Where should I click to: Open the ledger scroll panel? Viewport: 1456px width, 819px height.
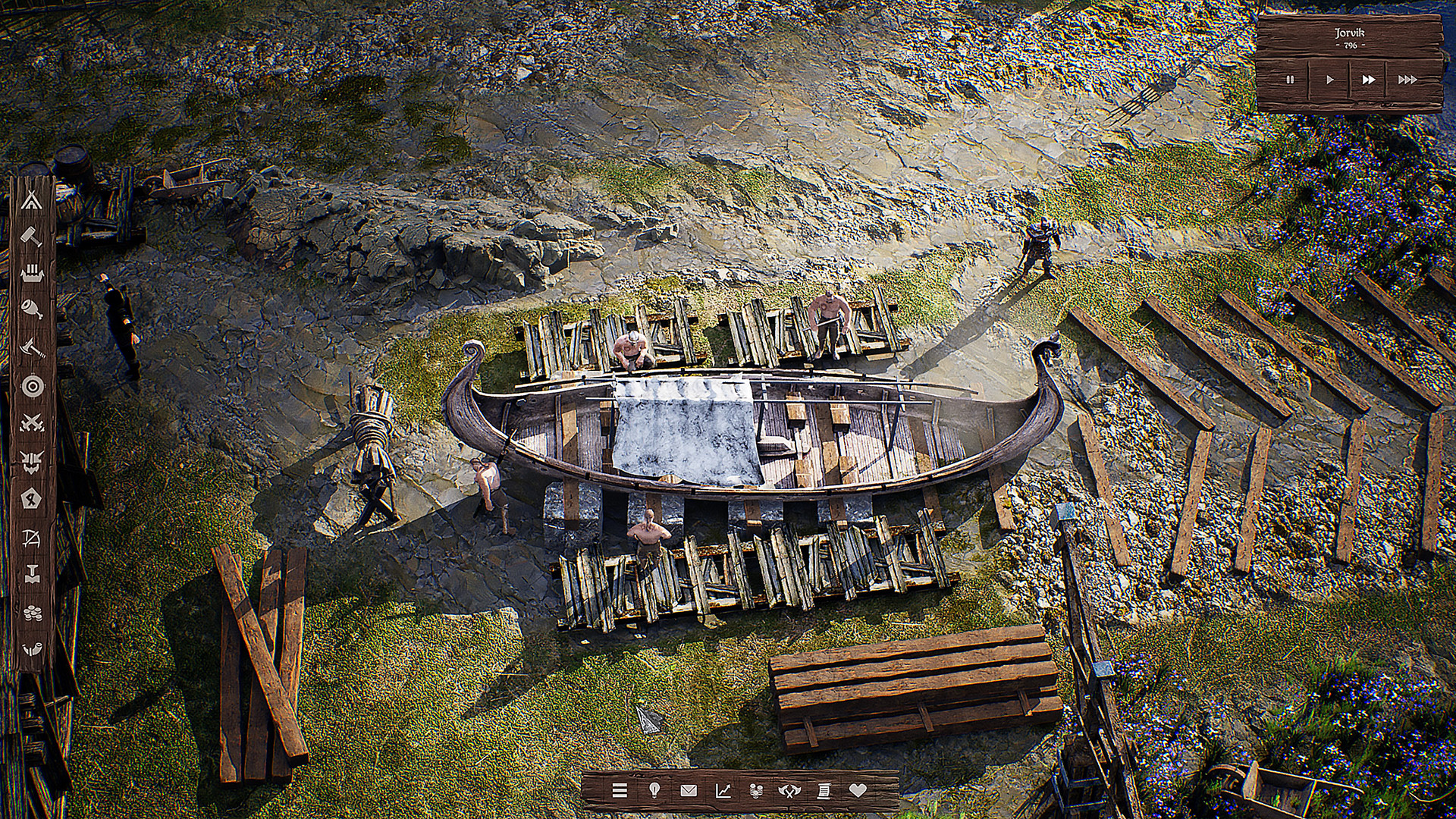[x=824, y=791]
